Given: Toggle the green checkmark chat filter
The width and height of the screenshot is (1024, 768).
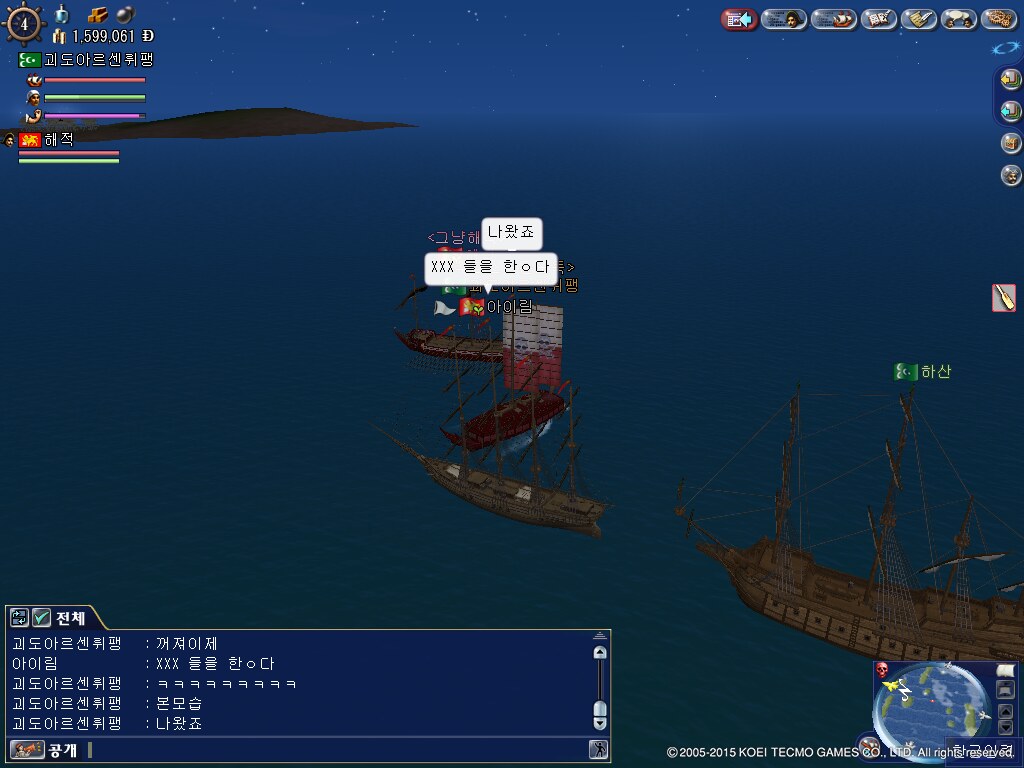Looking at the screenshot, I should pos(42,618).
